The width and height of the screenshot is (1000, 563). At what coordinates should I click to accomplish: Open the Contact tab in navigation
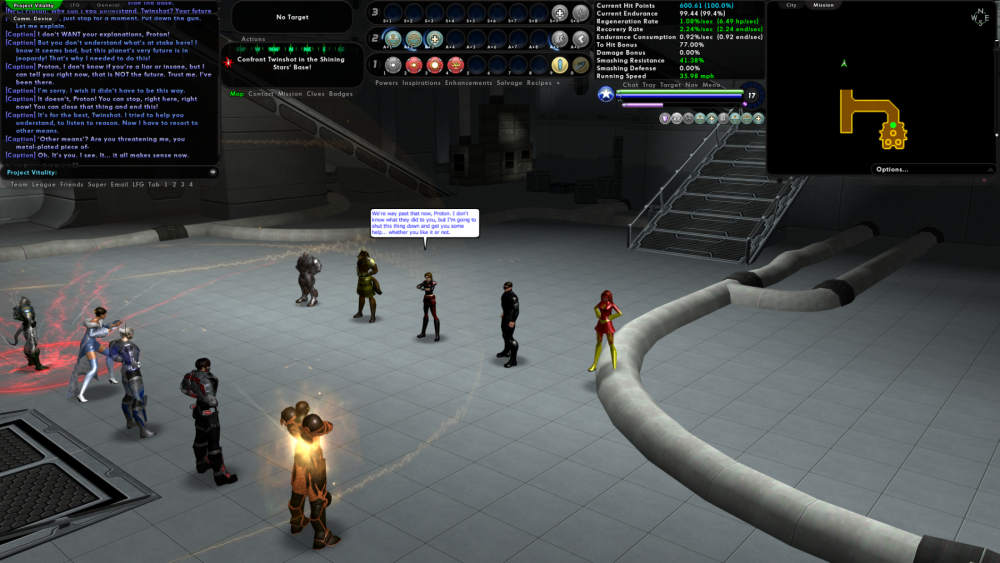coord(260,94)
